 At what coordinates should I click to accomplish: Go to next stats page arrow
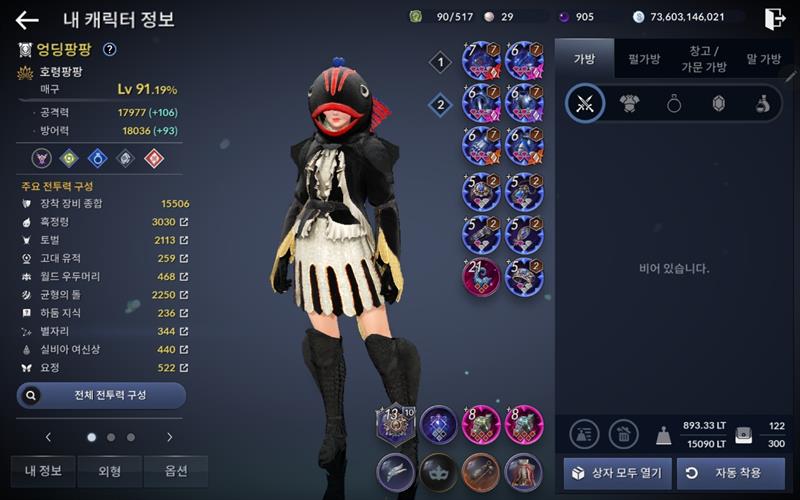(170, 437)
